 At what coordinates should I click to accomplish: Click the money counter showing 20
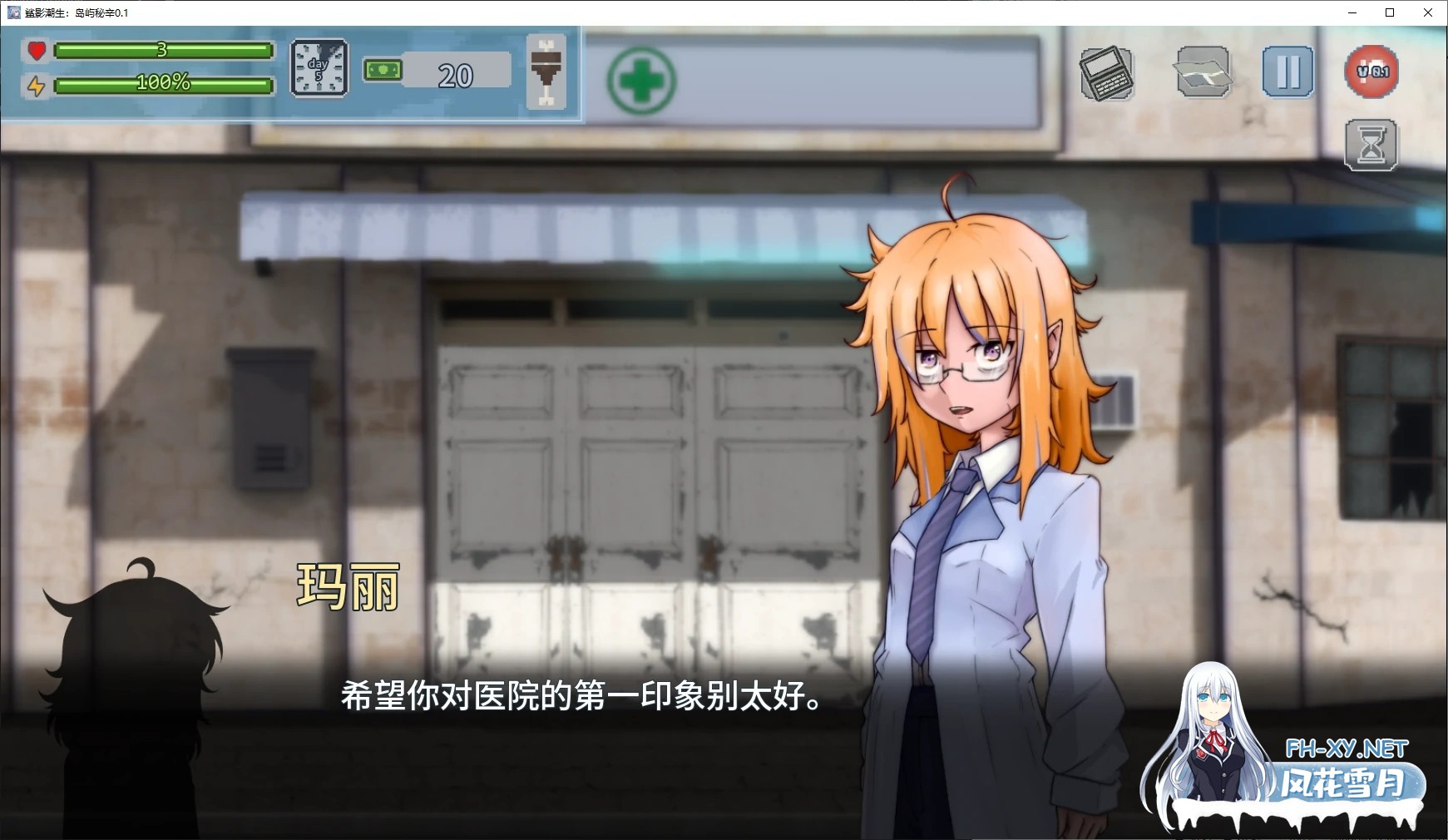point(457,73)
